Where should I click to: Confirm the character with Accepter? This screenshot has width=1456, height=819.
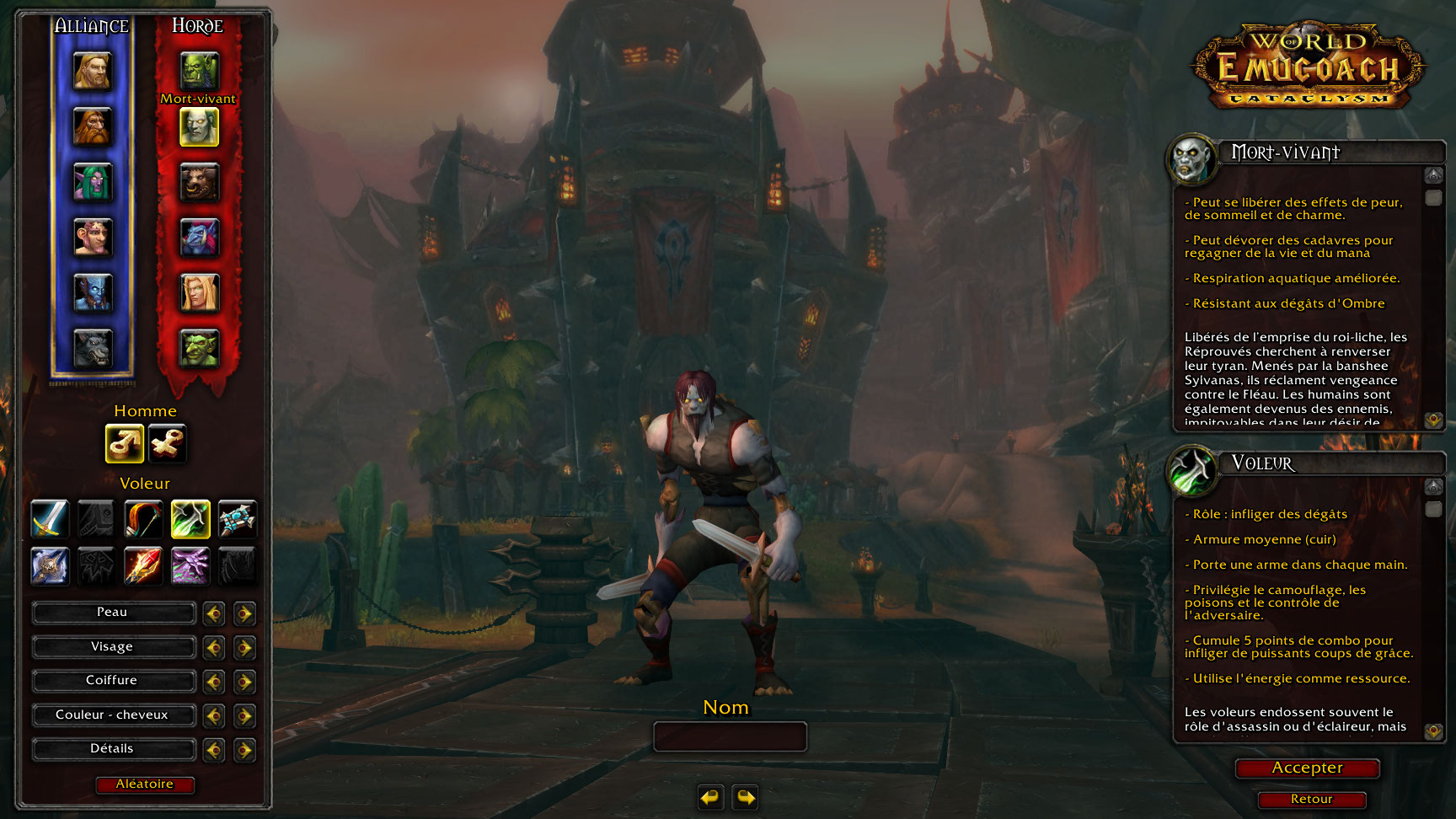[1307, 768]
